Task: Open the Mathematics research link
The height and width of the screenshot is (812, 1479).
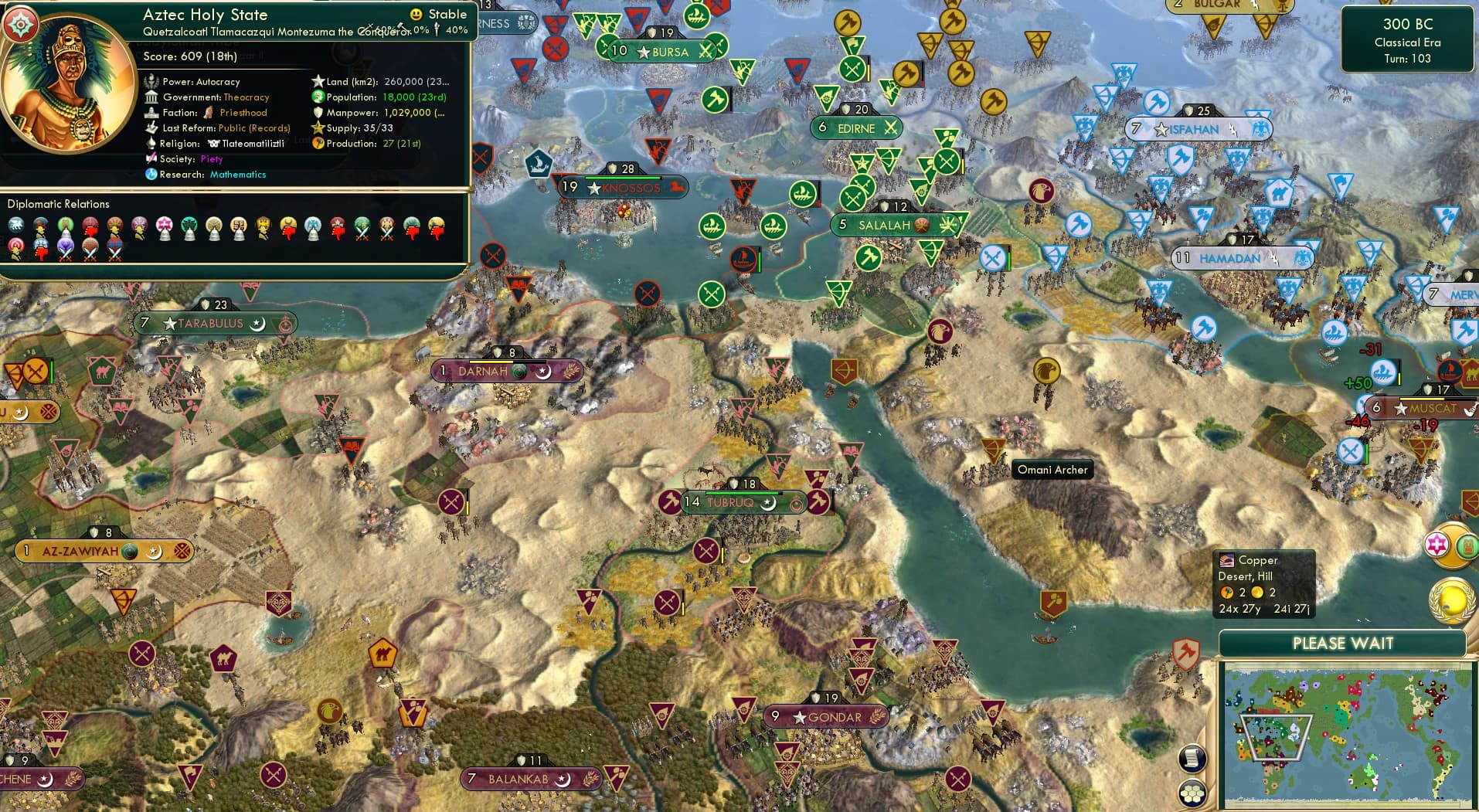Action: [237, 175]
